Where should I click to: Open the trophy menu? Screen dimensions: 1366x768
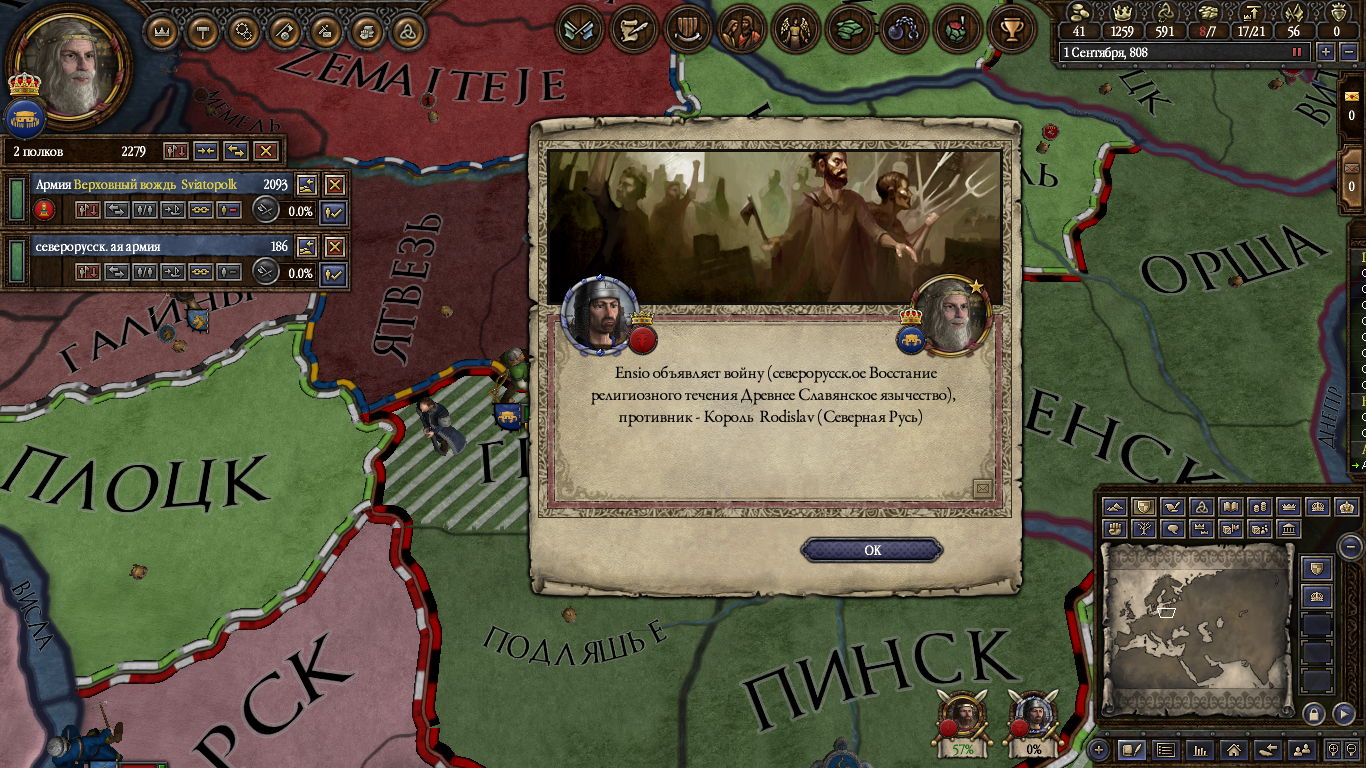(x=1010, y=29)
